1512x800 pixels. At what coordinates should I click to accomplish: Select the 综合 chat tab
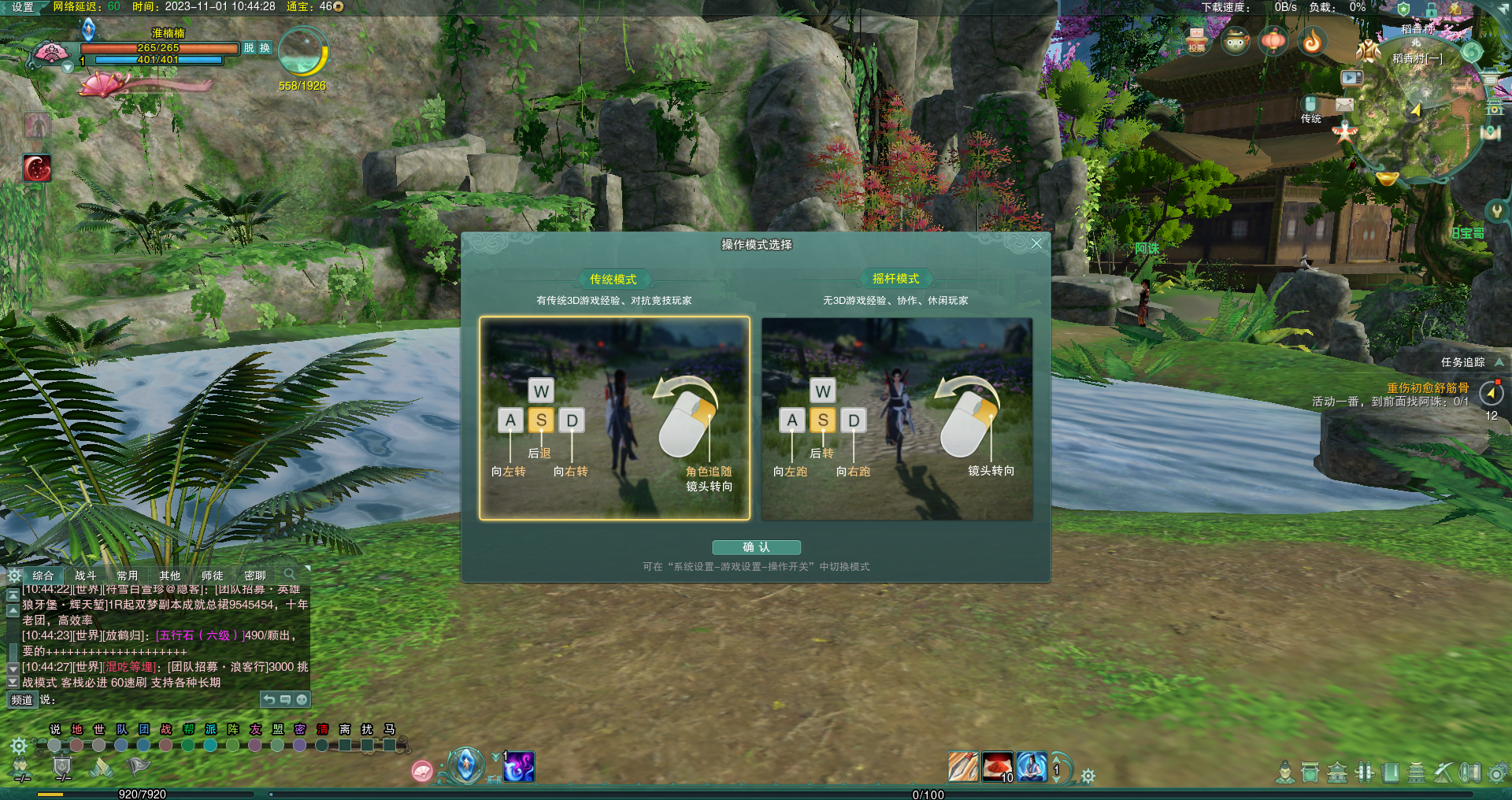[x=43, y=576]
